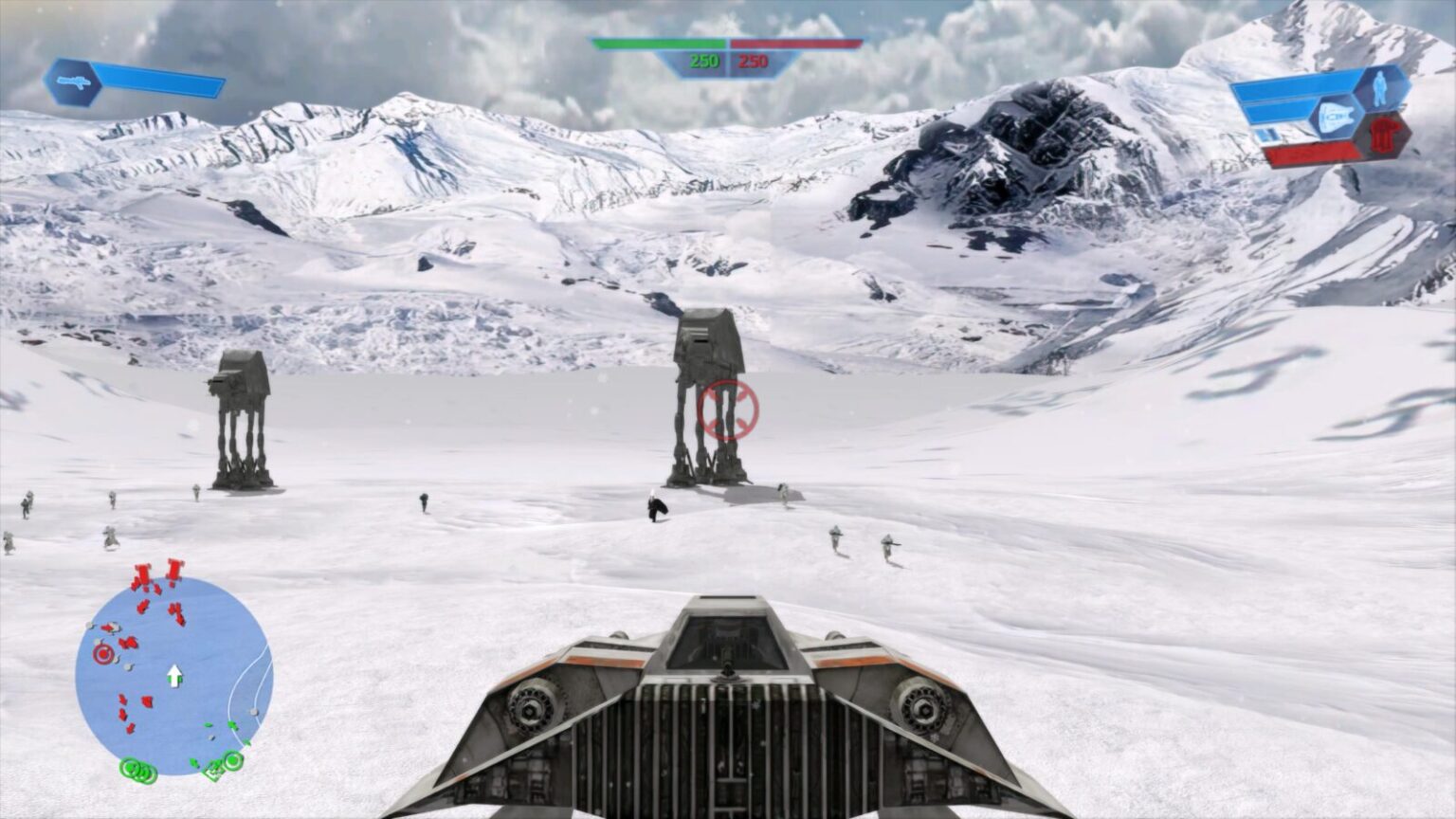1456x819 pixels.
Task: Click the red Imperial reinforcement counter showing 250
Action: pyautogui.click(x=754, y=60)
